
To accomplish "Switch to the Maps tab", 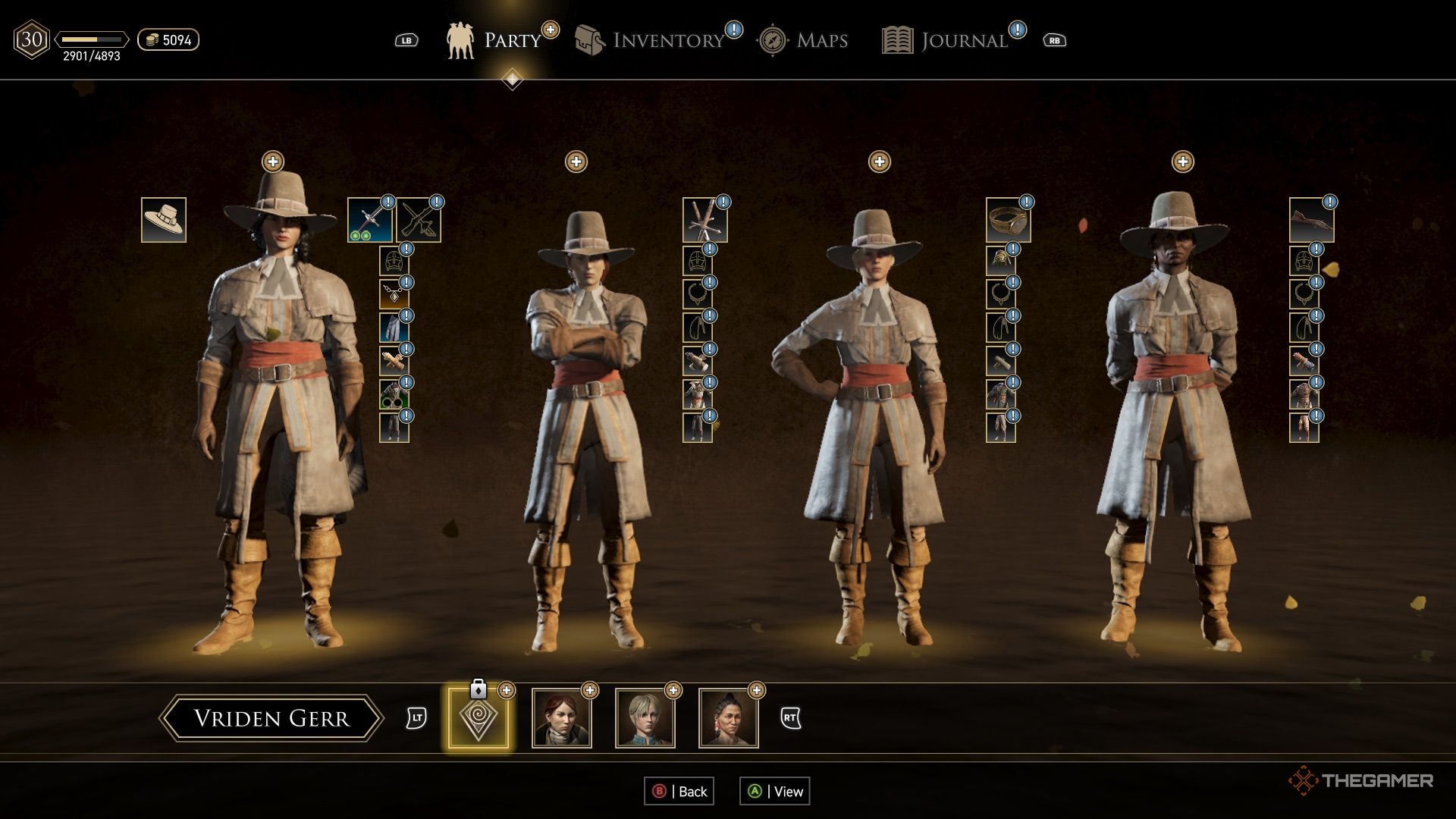I will coord(804,40).
